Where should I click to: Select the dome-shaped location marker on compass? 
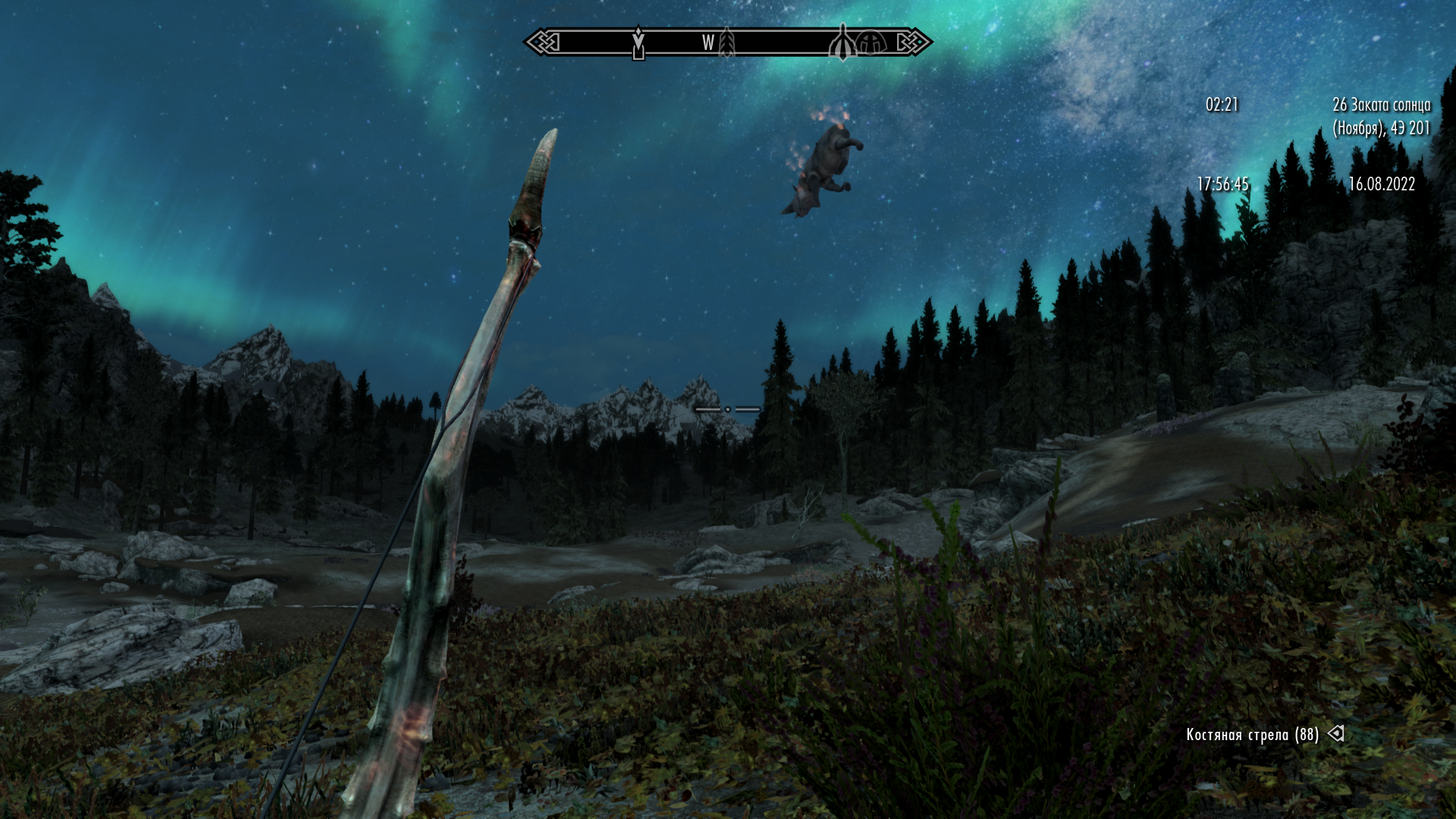pyautogui.click(x=871, y=43)
